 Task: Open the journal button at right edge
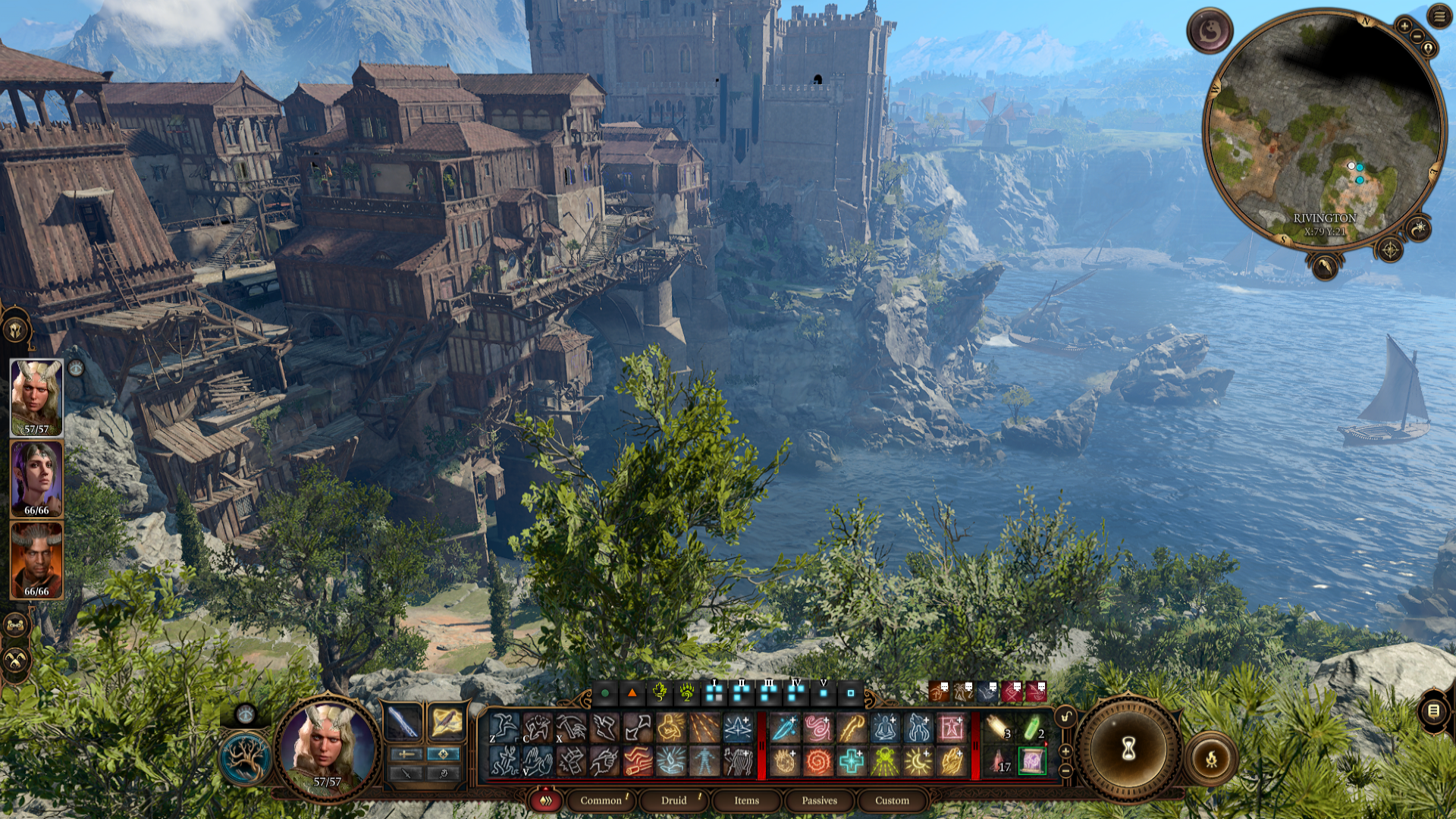point(1433,711)
